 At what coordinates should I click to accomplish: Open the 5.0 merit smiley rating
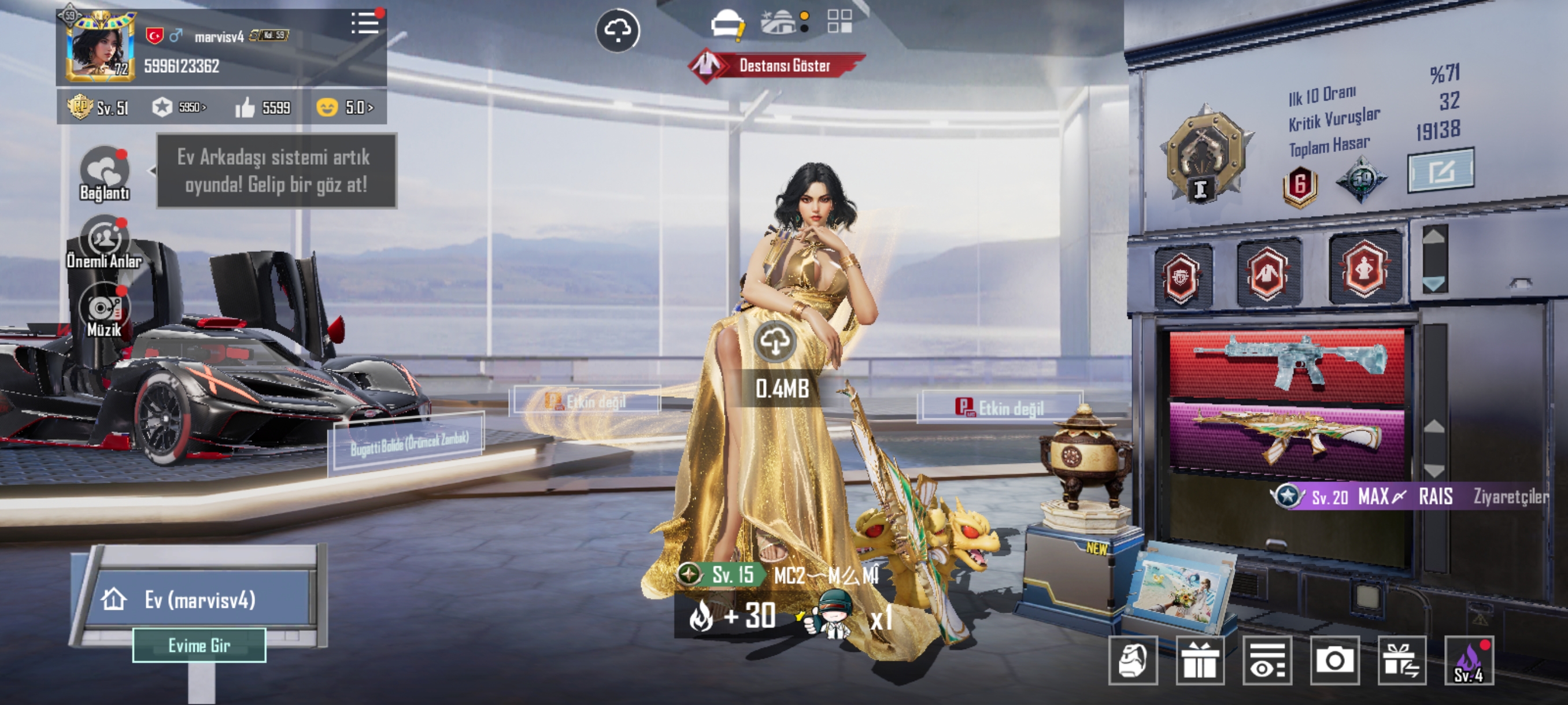tap(345, 107)
